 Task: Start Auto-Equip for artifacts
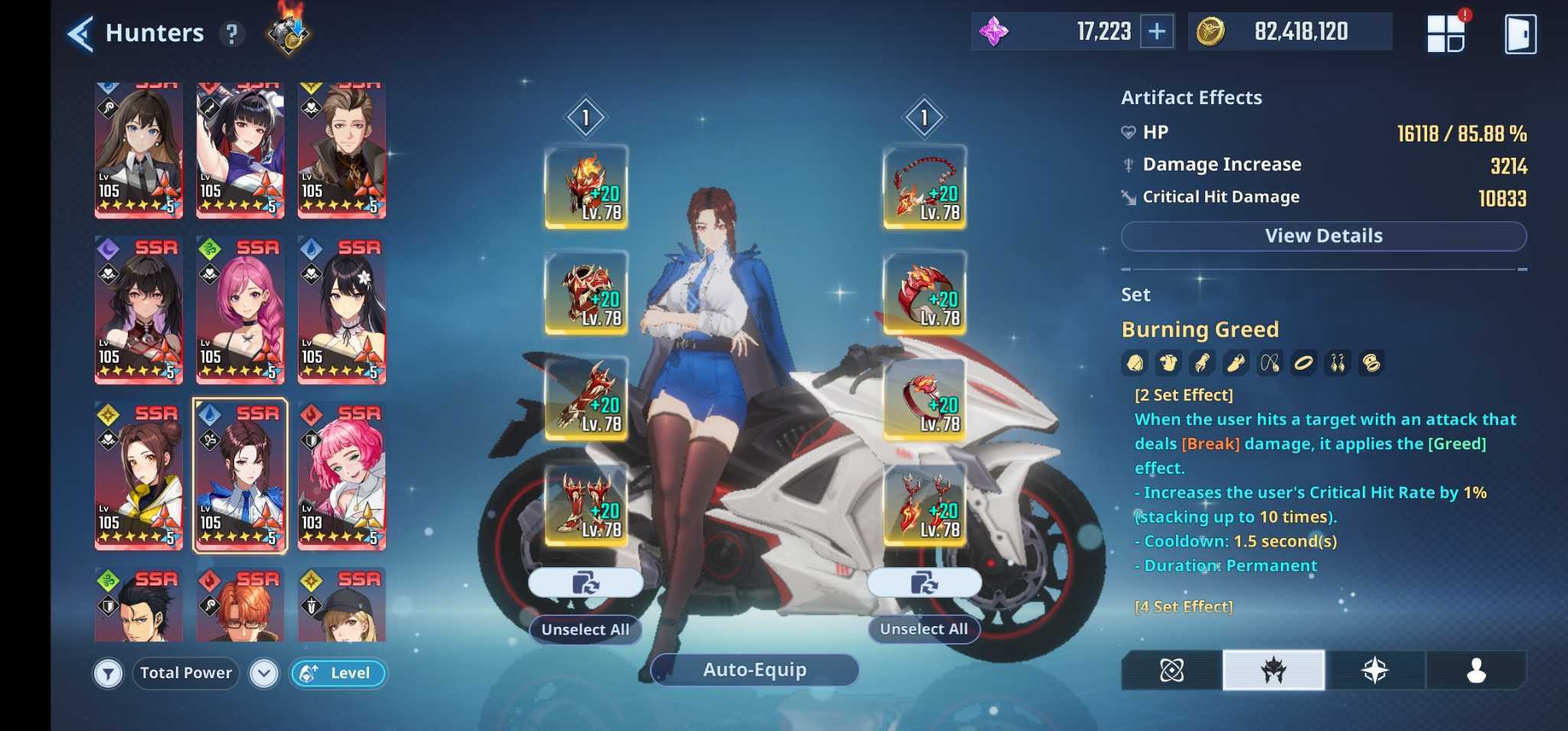(754, 670)
